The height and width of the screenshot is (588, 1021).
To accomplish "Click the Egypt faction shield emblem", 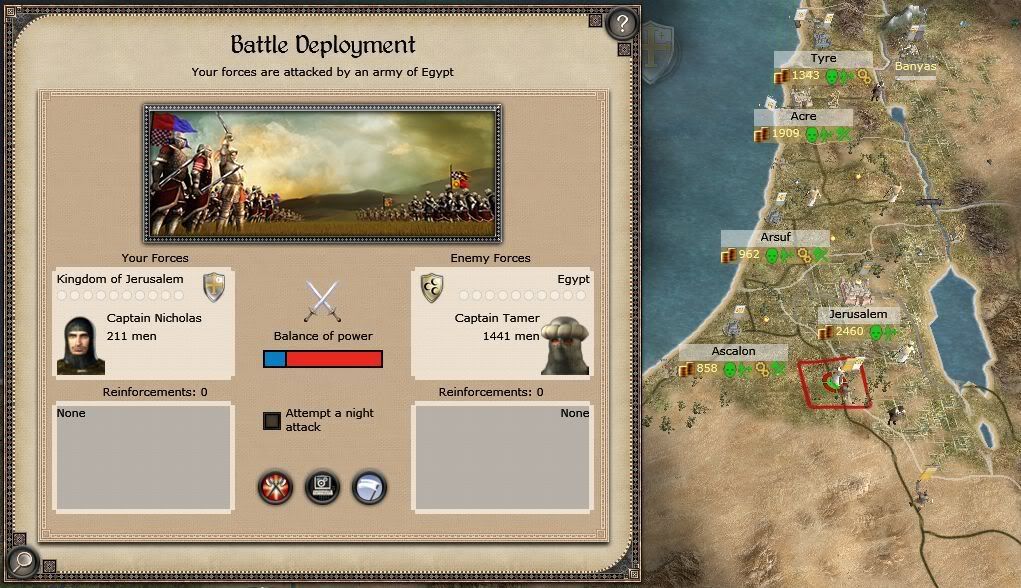I will click(x=432, y=287).
